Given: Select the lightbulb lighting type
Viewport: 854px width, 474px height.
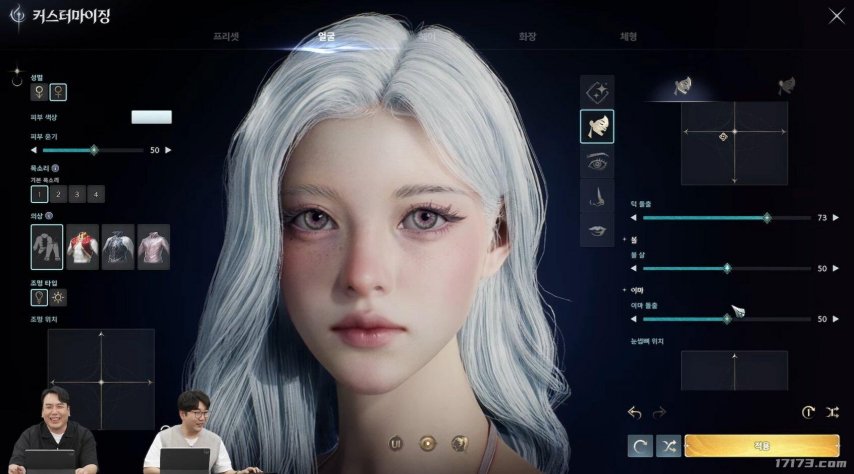Looking at the screenshot, I should click(40, 297).
